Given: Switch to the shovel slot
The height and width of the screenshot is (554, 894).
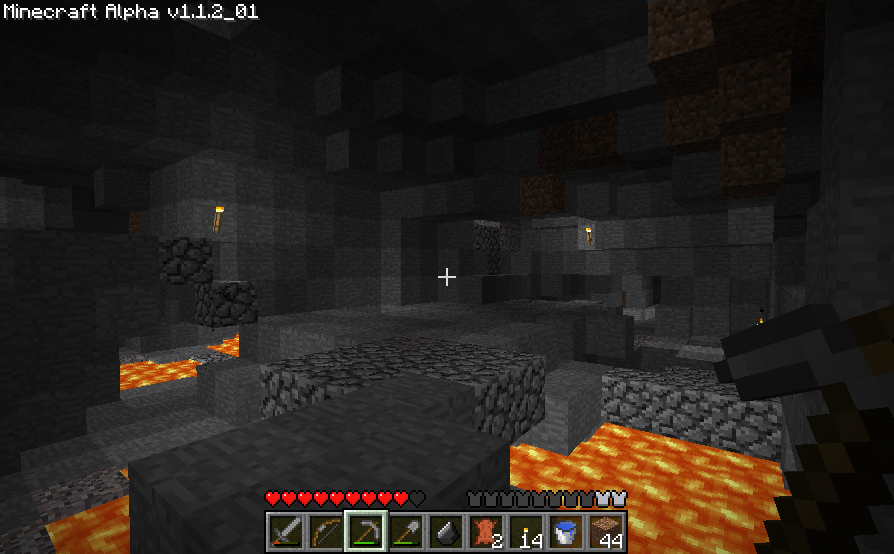Looking at the screenshot, I should [406, 531].
